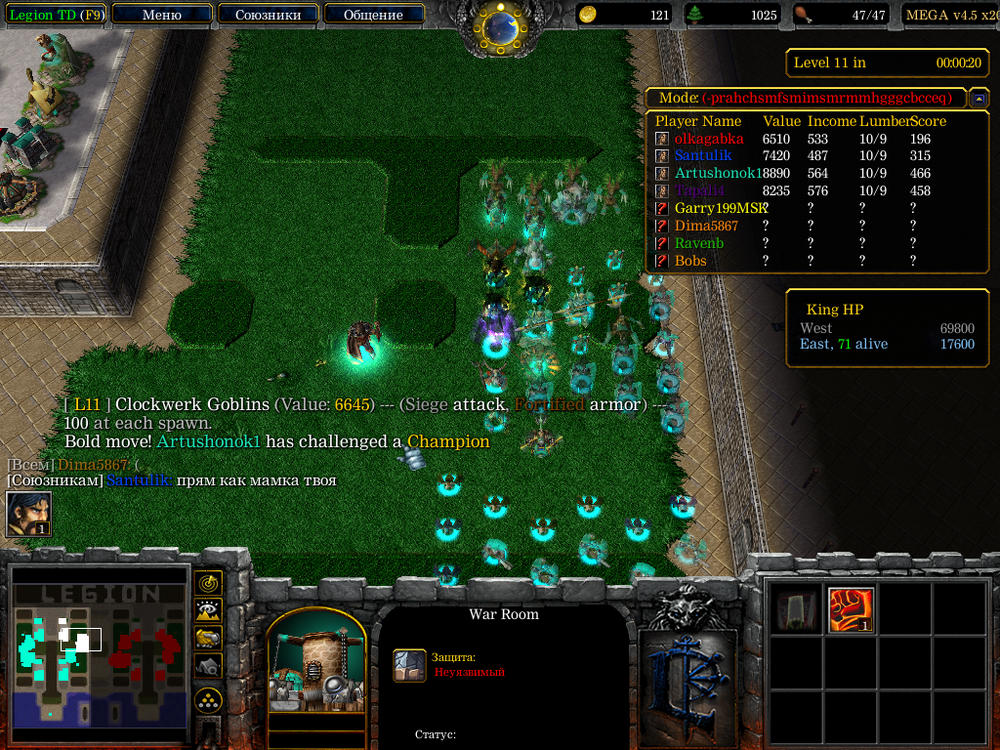Toggle the minimap creep camps button
The image size is (1000, 750).
(208, 664)
